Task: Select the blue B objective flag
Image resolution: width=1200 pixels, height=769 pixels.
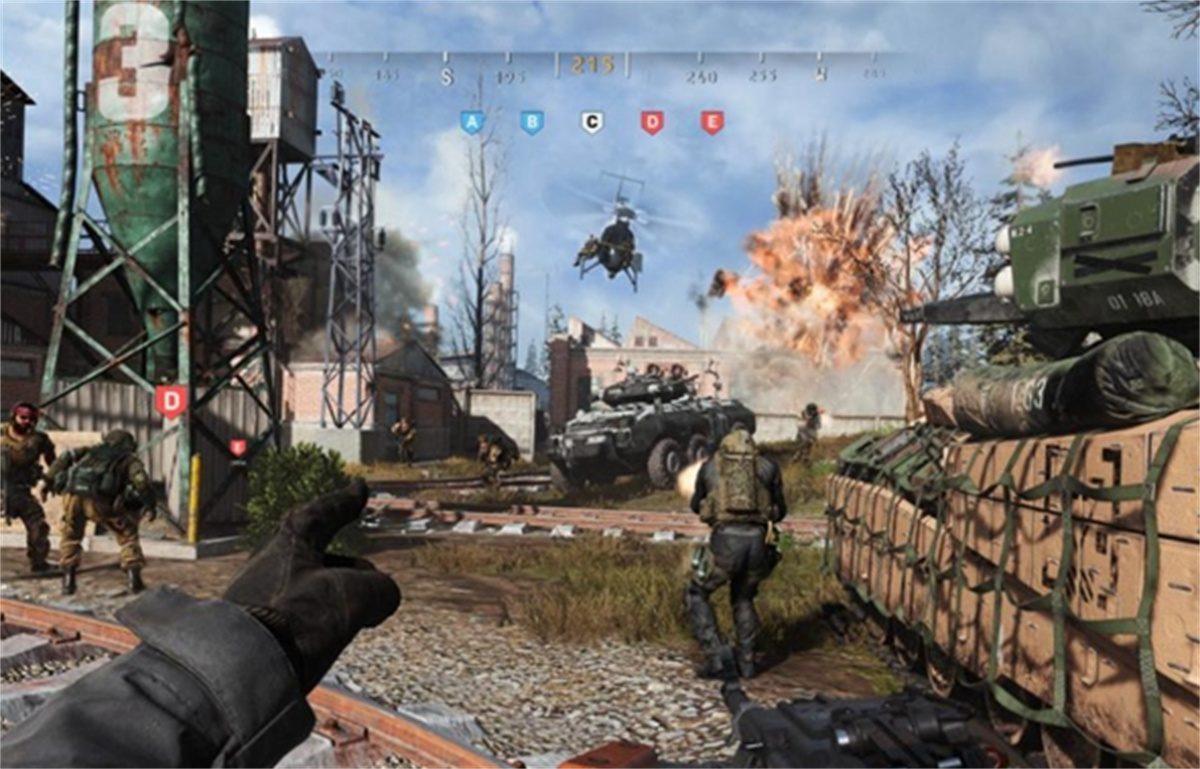Action: click(532, 122)
